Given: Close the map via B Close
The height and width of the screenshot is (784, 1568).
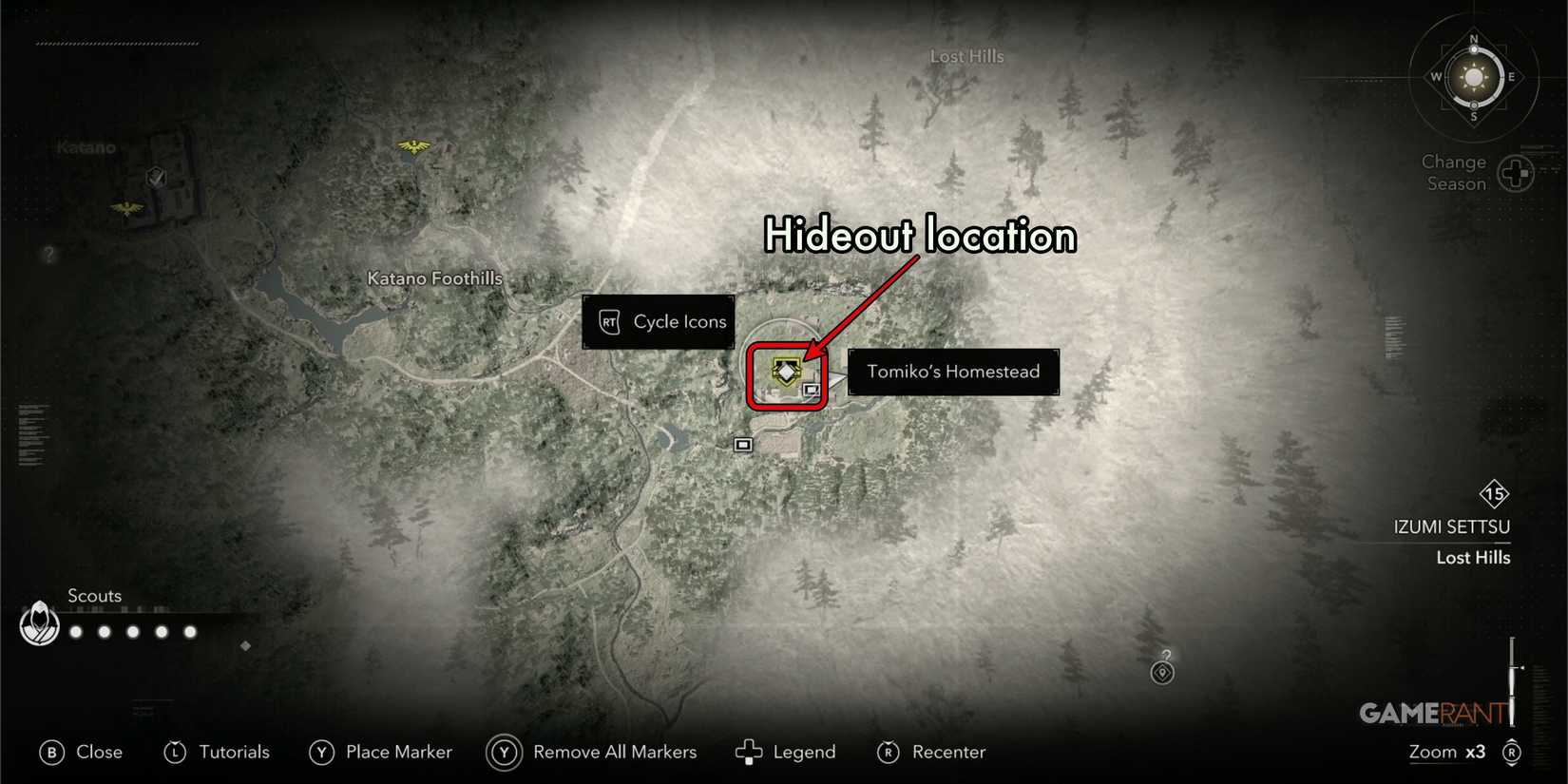Looking at the screenshot, I should 81,752.
